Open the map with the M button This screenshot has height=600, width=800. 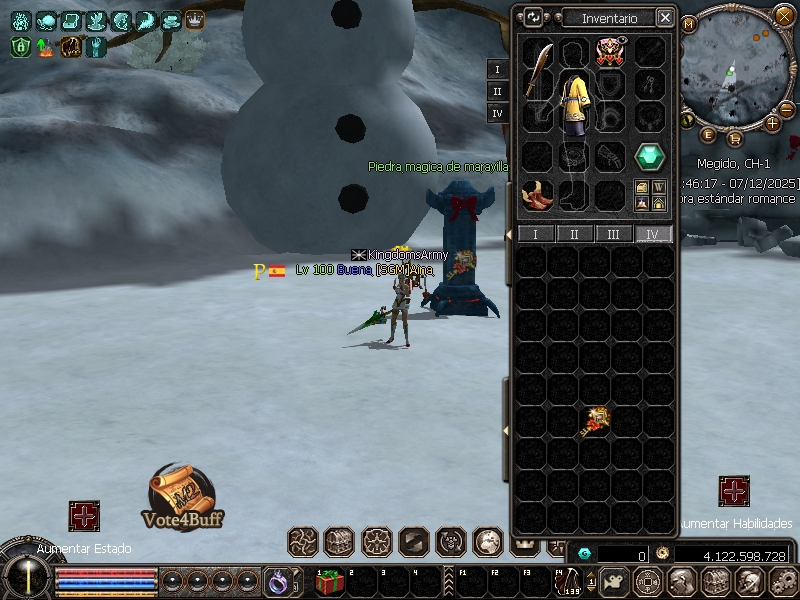point(689,23)
